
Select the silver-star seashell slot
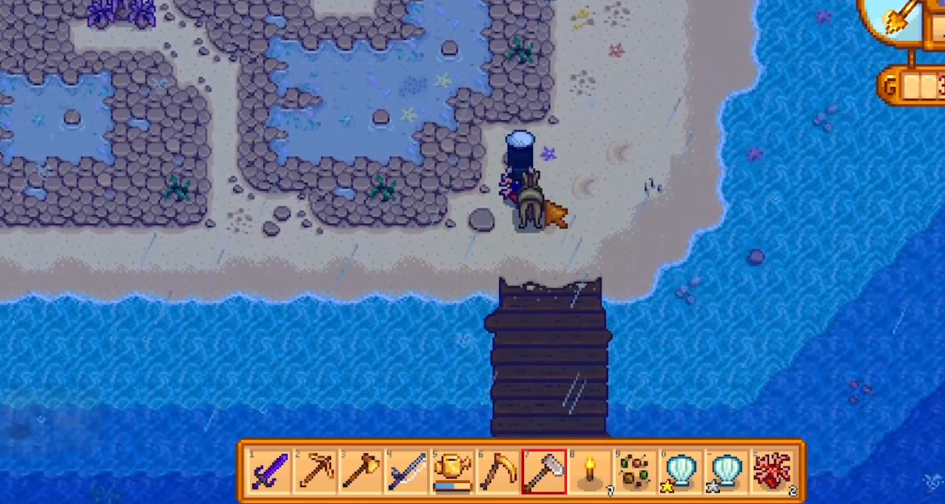tap(727, 470)
